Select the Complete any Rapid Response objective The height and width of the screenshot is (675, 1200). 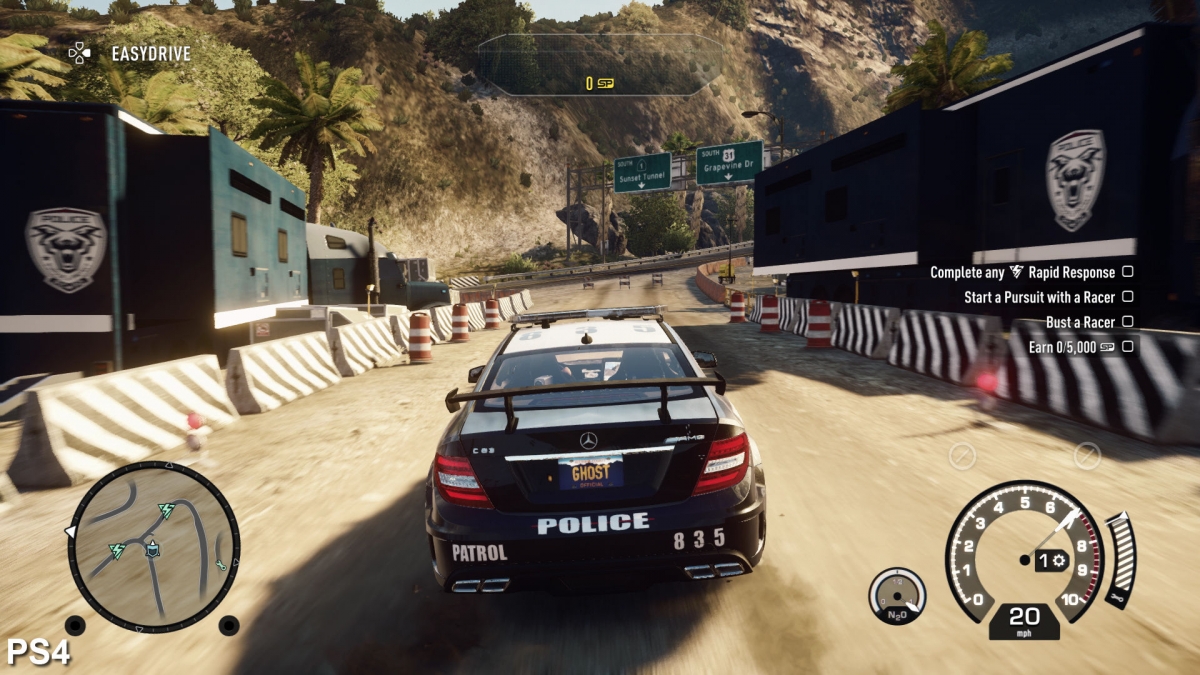pyautogui.click(x=1021, y=272)
